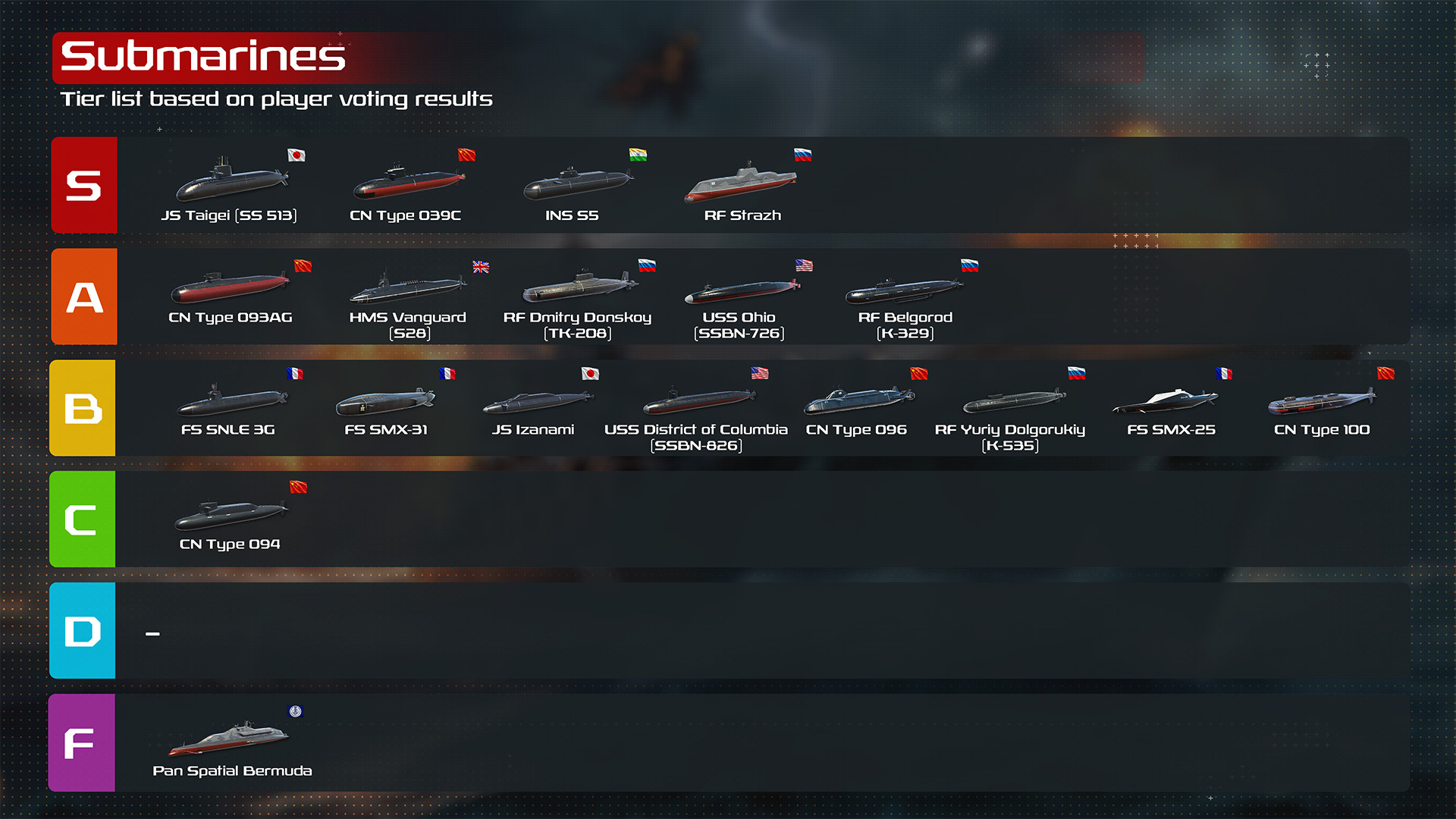Screen dimensions: 1456x819
Task: Click the CN Type 093AG submarine
Action: (230, 288)
